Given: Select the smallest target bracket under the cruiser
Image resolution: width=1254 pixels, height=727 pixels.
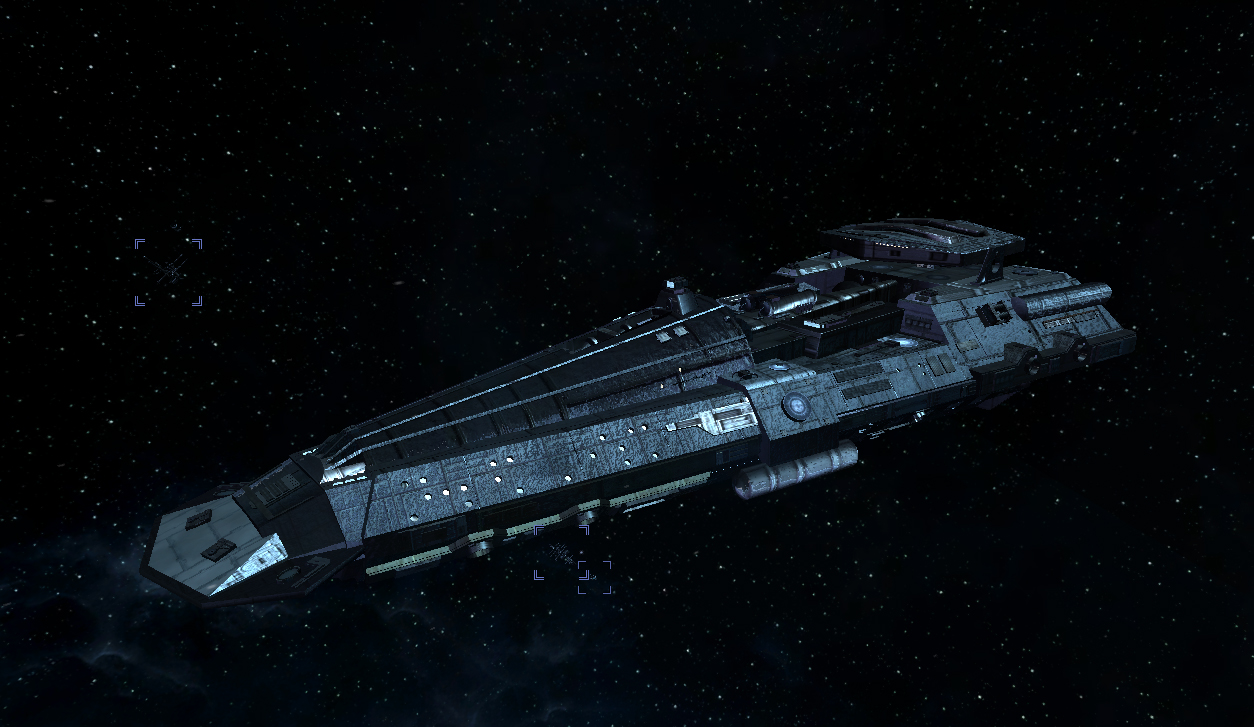Looking at the screenshot, I should [x=595, y=576].
